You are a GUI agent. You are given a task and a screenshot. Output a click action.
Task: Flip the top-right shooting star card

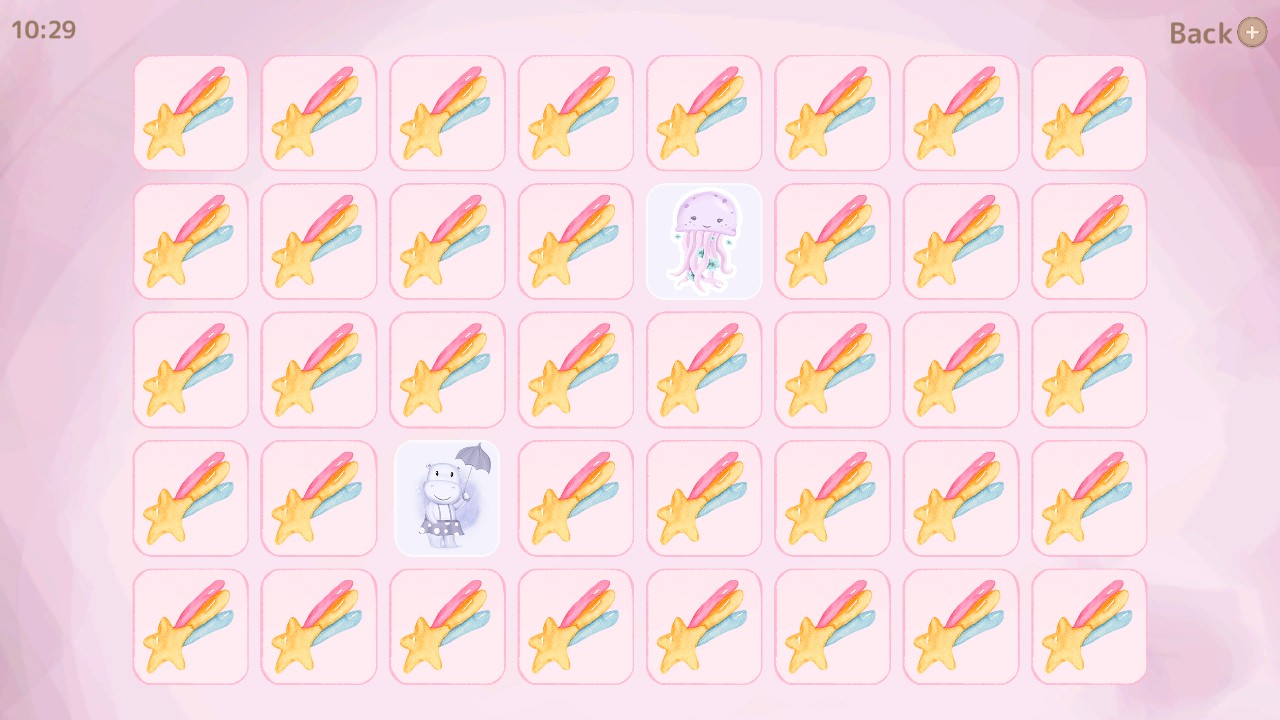tap(1088, 113)
